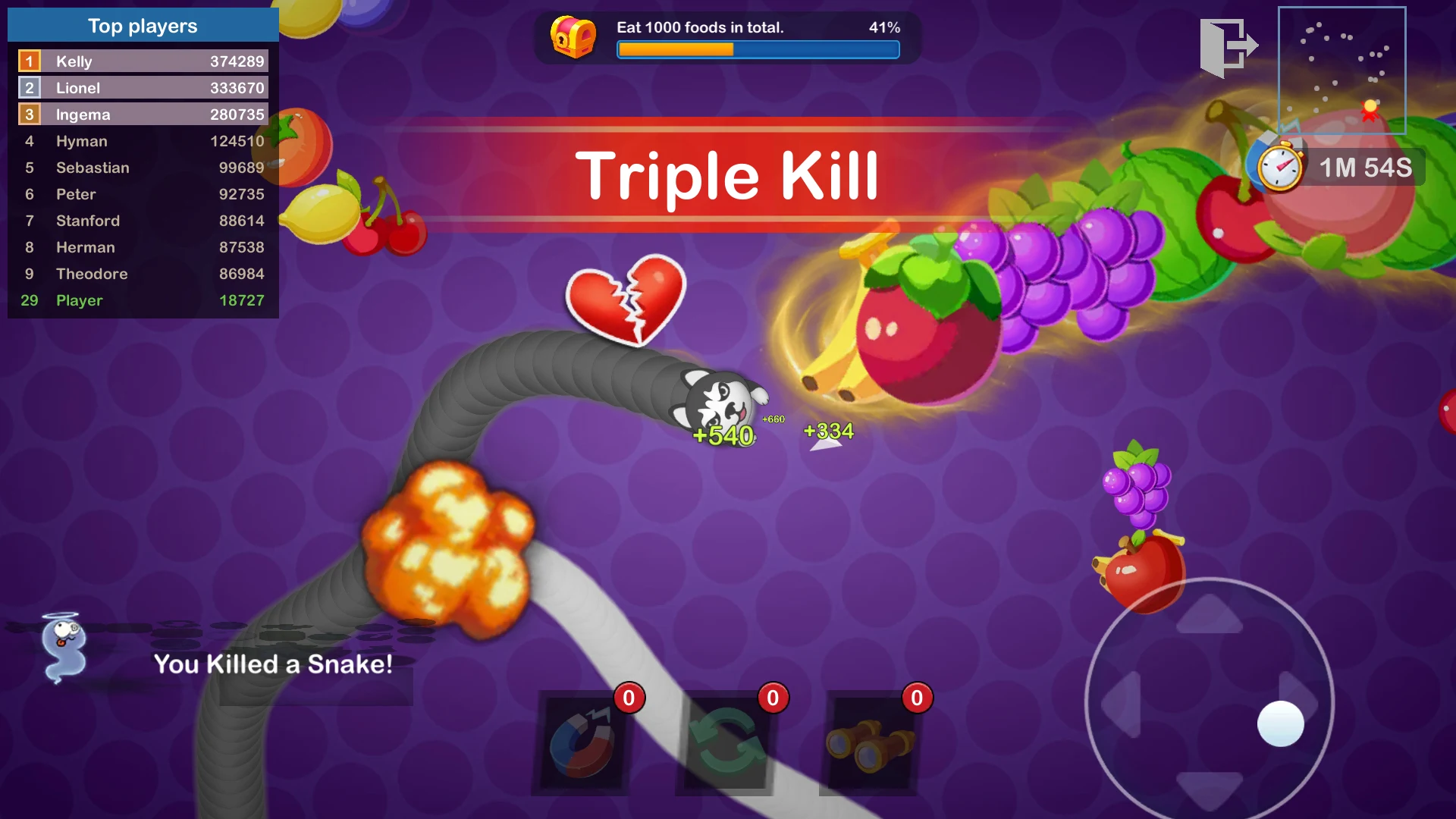The width and height of the screenshot is (1456, 819).
Task: Click the treasure chest quest icon
Action: (573, 36)
